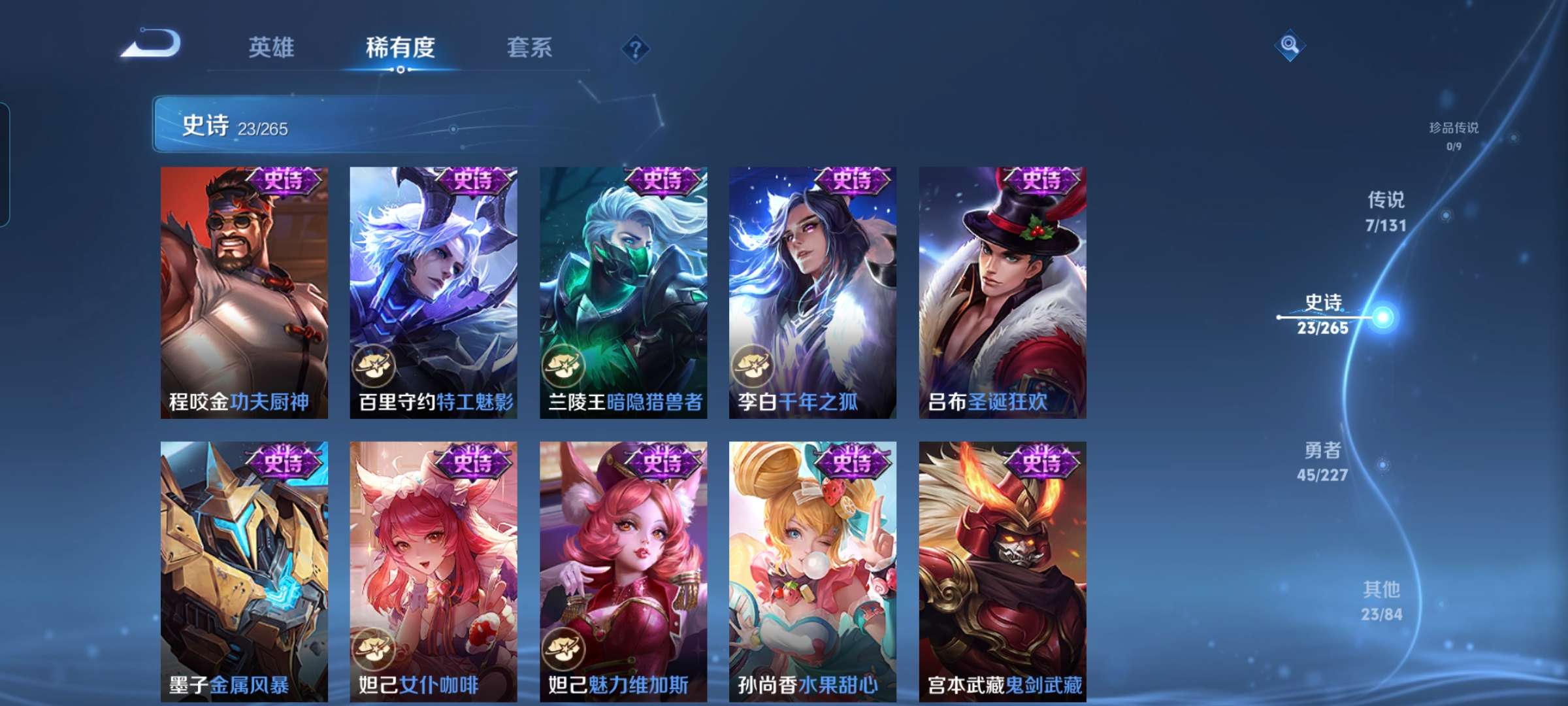Open the help question mark icon
1568x706 pixels.
click(x=635, y=48)
